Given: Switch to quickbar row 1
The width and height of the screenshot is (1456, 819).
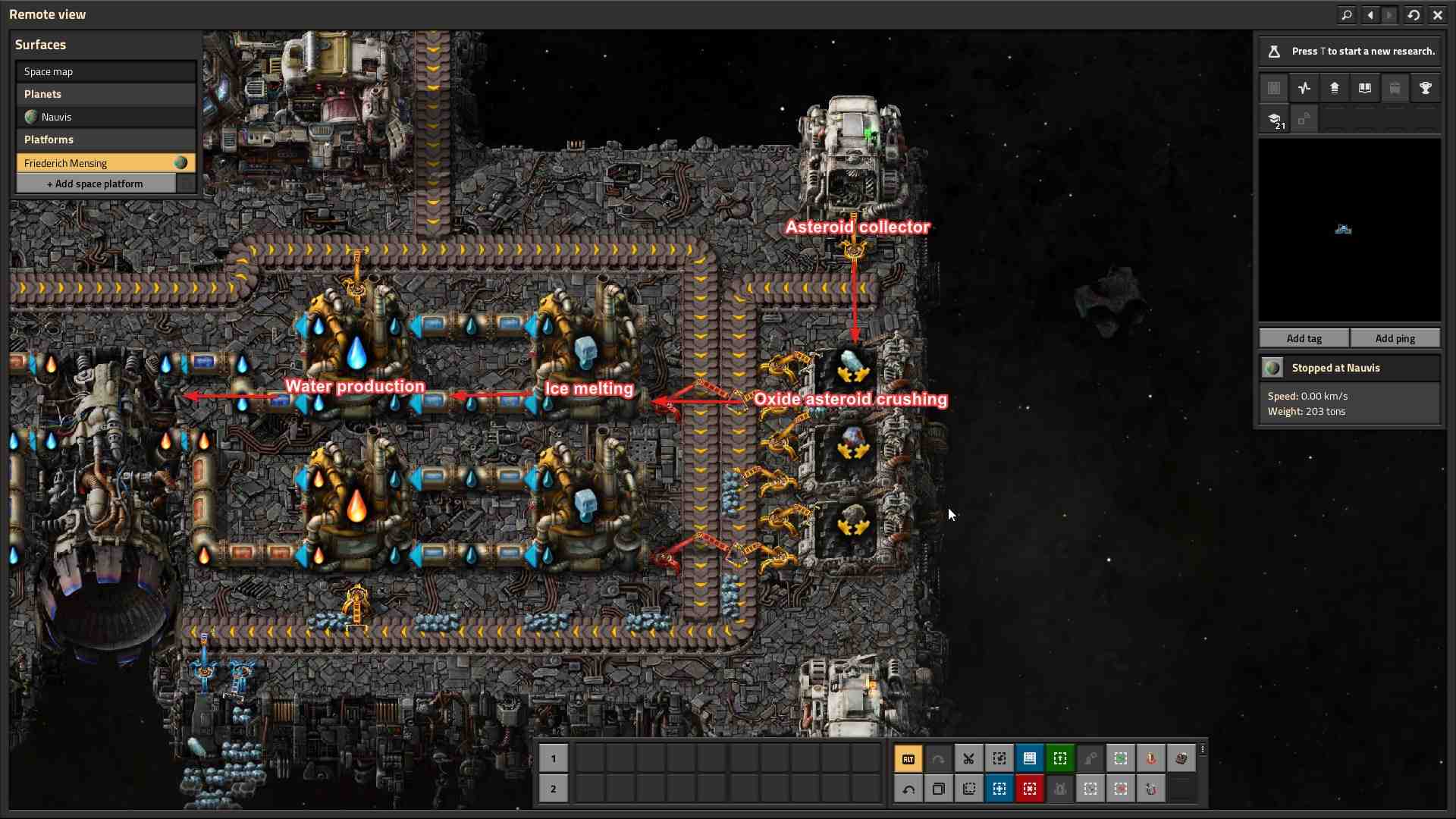Looking at the screenshot, I should click(553, 758).
